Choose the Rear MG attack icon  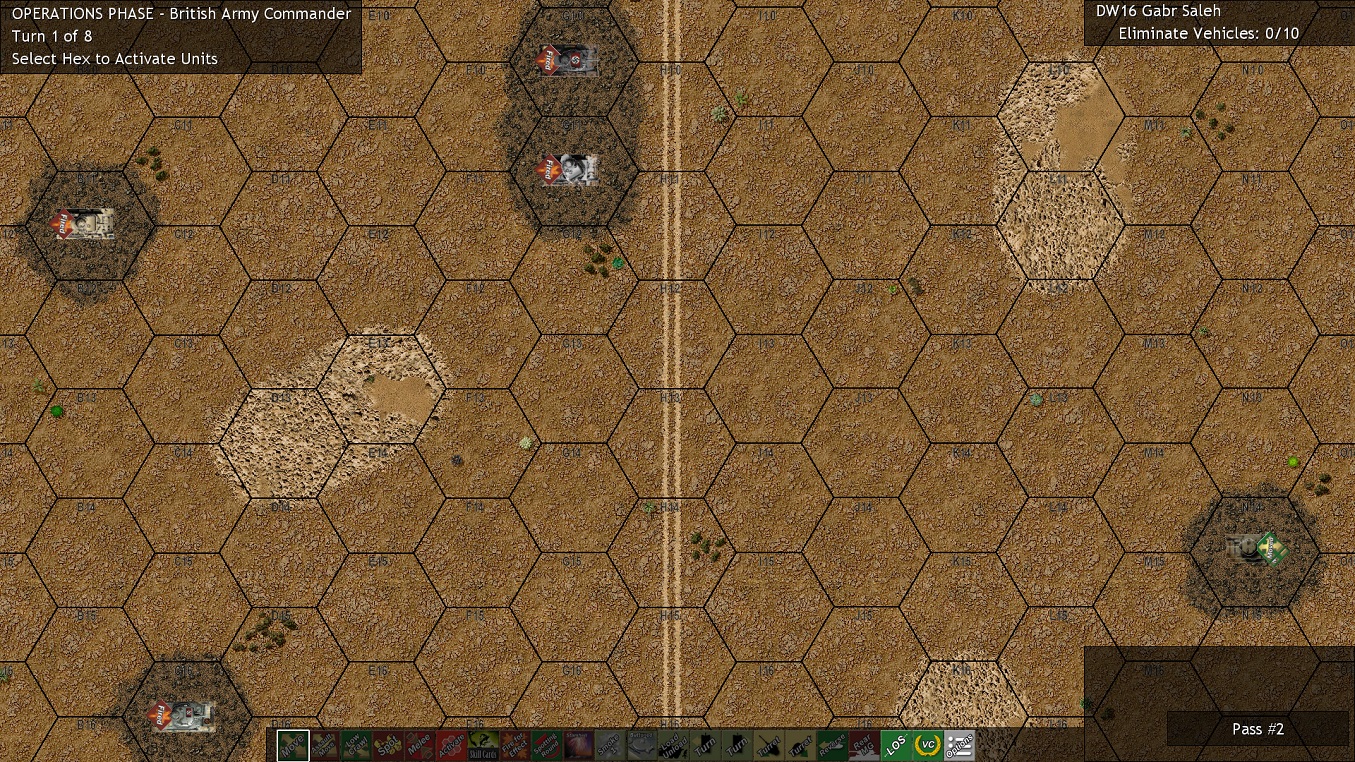[x=863, y=745]
